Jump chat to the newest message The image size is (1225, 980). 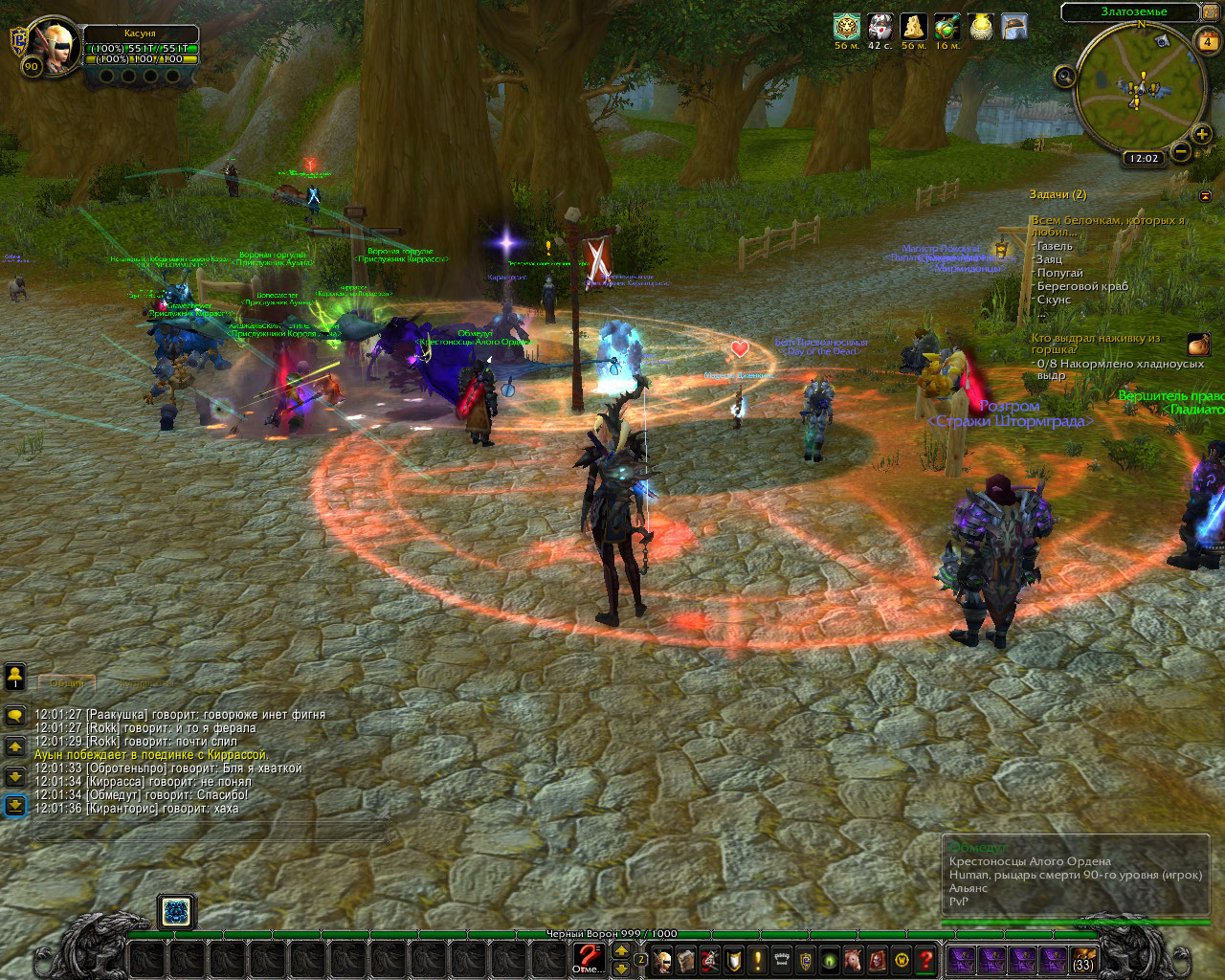[14, 805]
